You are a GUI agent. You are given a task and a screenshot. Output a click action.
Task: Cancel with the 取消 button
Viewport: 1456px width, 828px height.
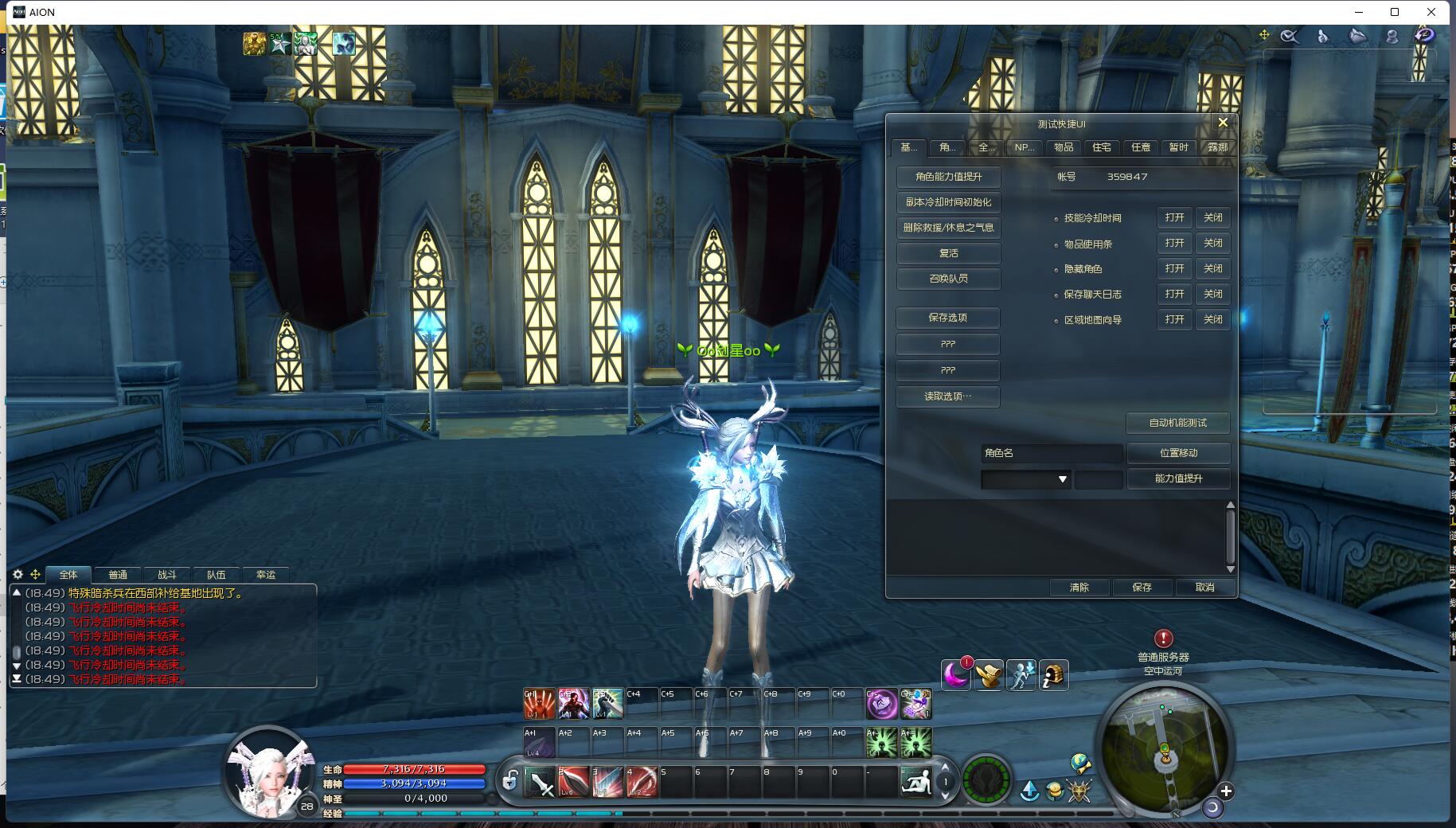(x=1204, y=588)
